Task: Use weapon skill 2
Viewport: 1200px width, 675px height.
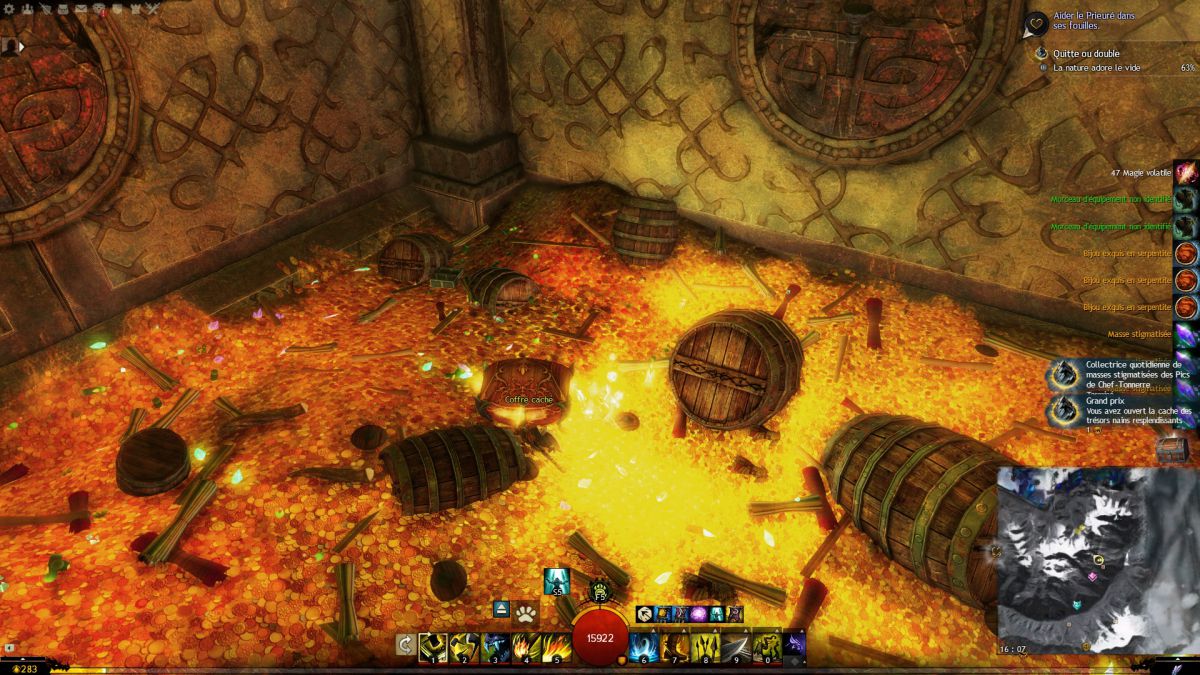Action: [x=464, y=647]
